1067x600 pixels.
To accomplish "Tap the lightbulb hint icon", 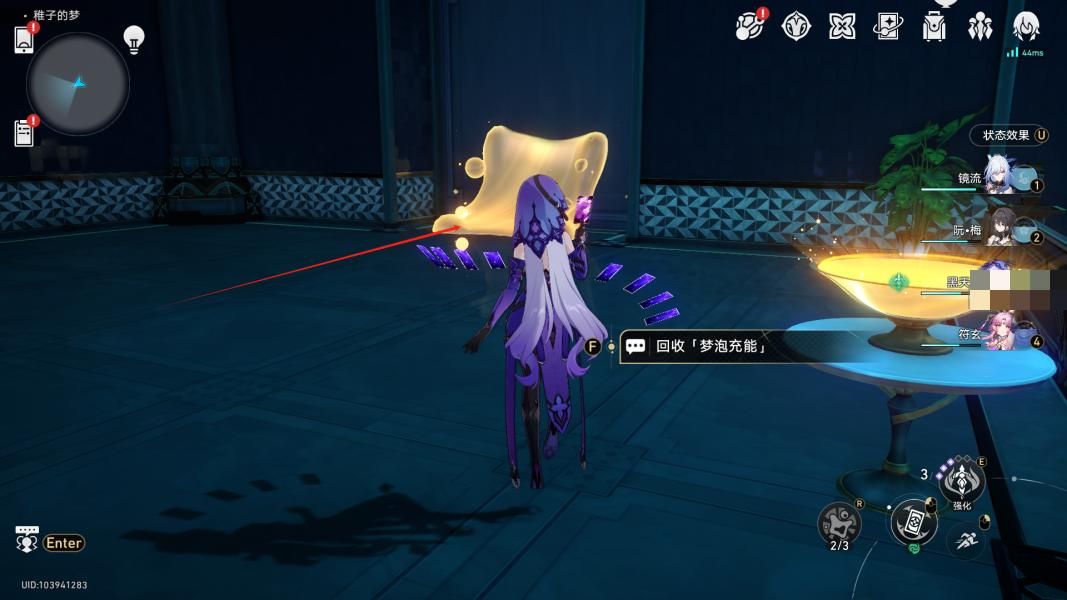I will 133,39.
